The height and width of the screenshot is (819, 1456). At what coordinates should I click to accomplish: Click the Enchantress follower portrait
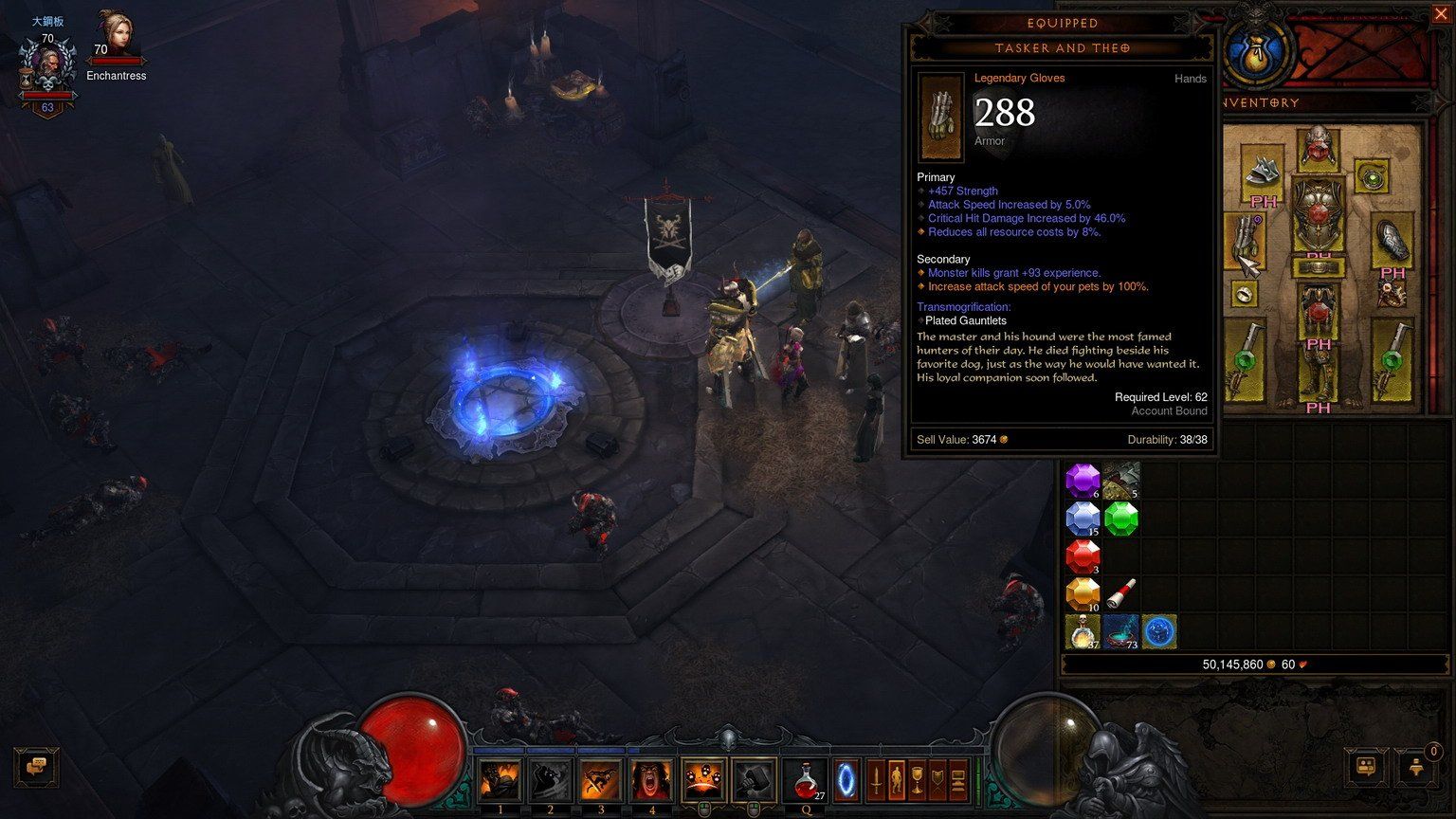117,38
